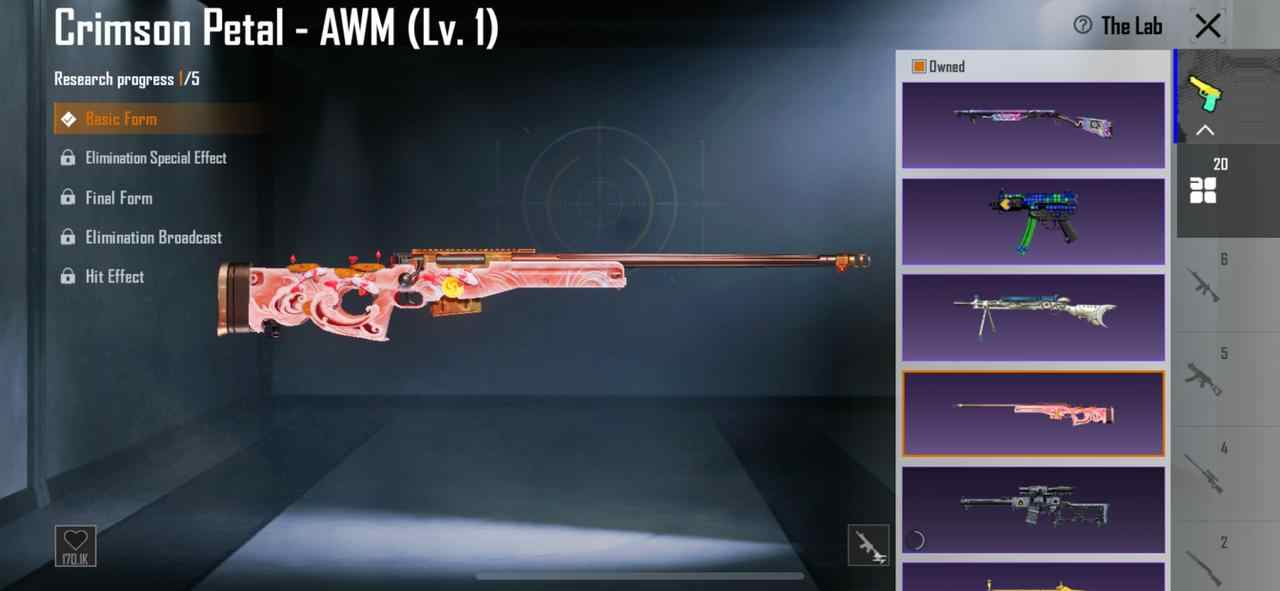1280x591 pixels.
Task: Pick the dark scoped rifle skin thumbnail
Action: [x=1033, y=509]
